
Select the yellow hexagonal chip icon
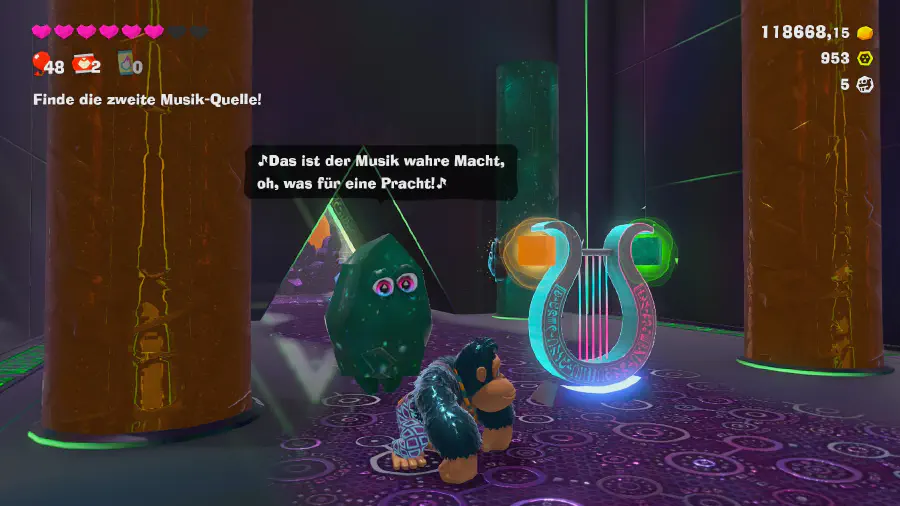click(865, 58)
